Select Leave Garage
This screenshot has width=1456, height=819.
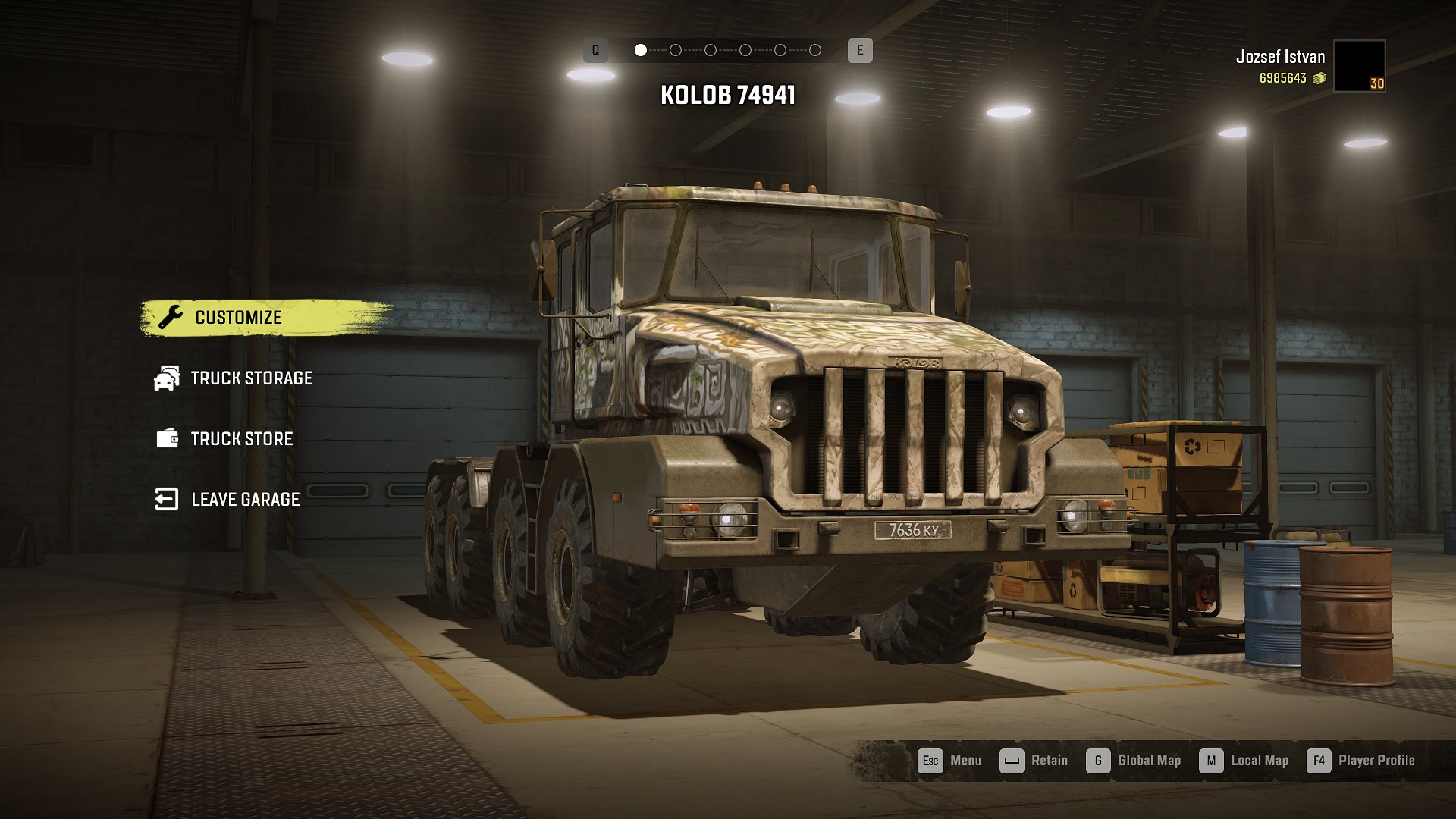click(x=244, y=500)
